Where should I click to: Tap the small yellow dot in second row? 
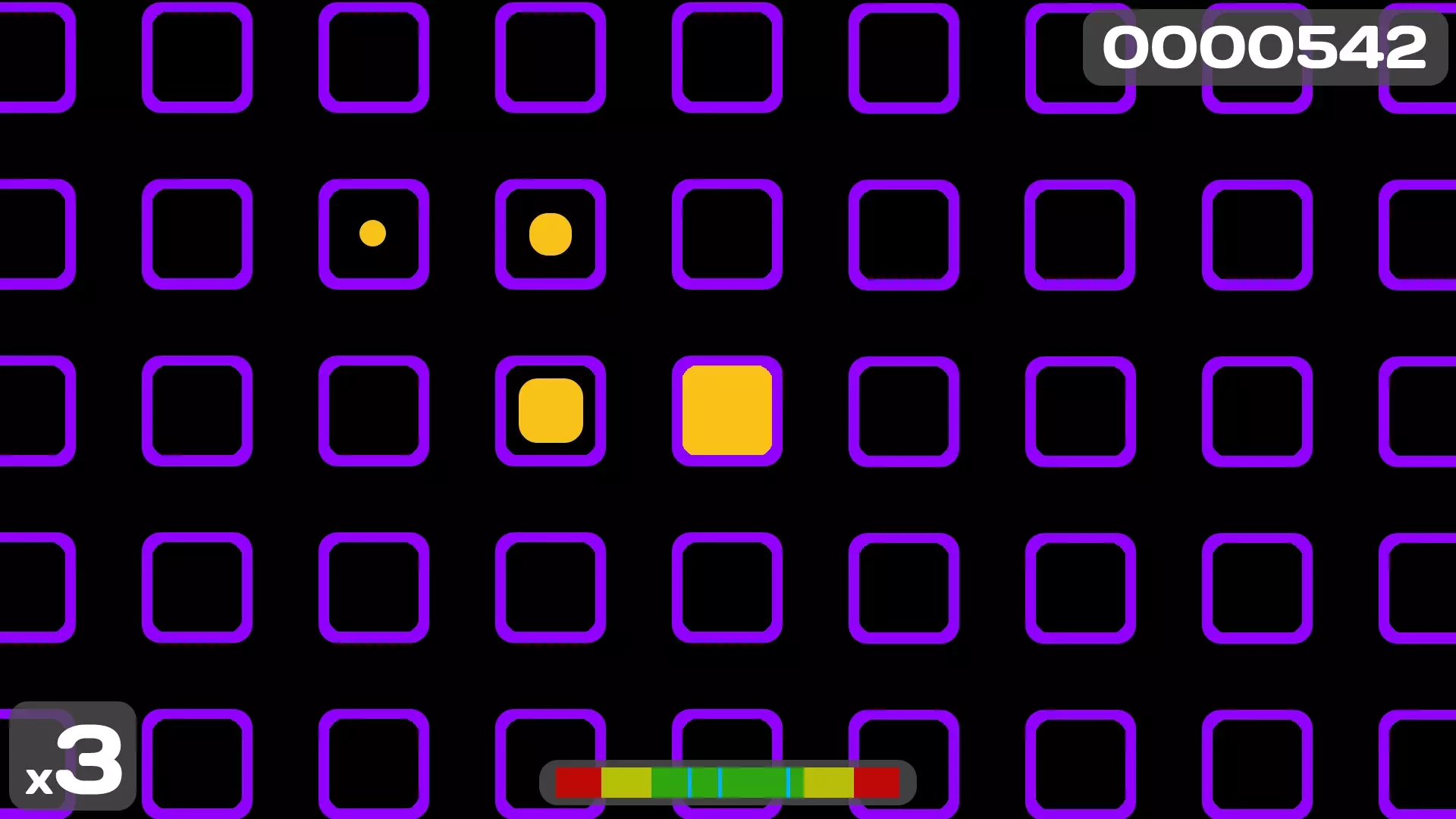click(372, 234)
